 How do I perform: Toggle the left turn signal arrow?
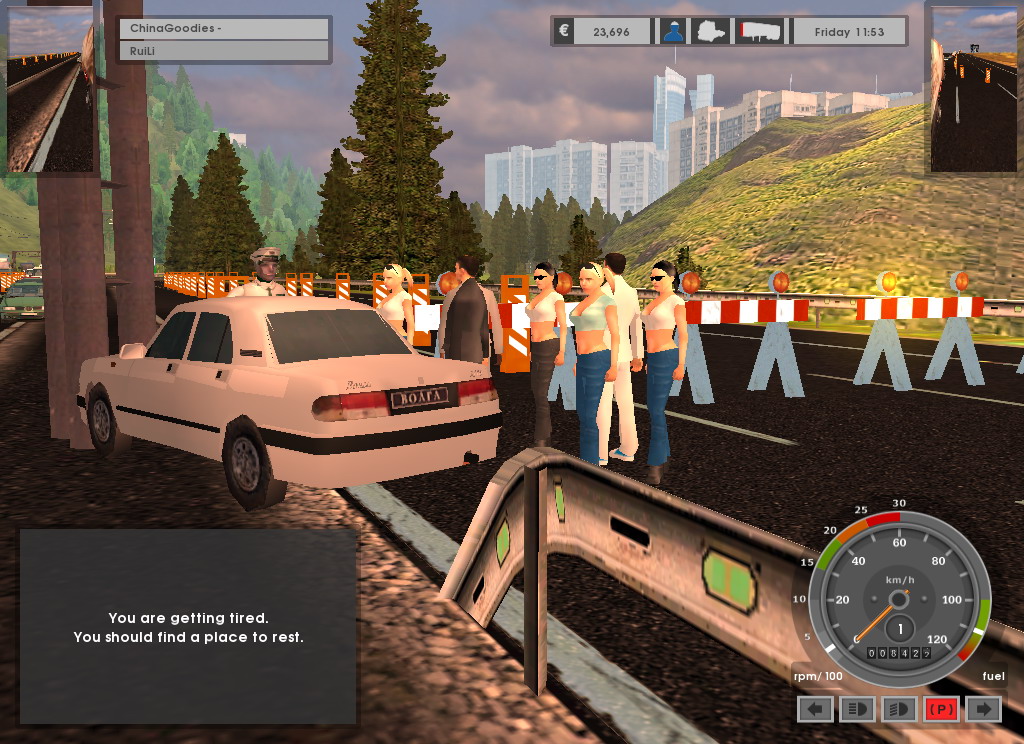[x=815, y=709]
